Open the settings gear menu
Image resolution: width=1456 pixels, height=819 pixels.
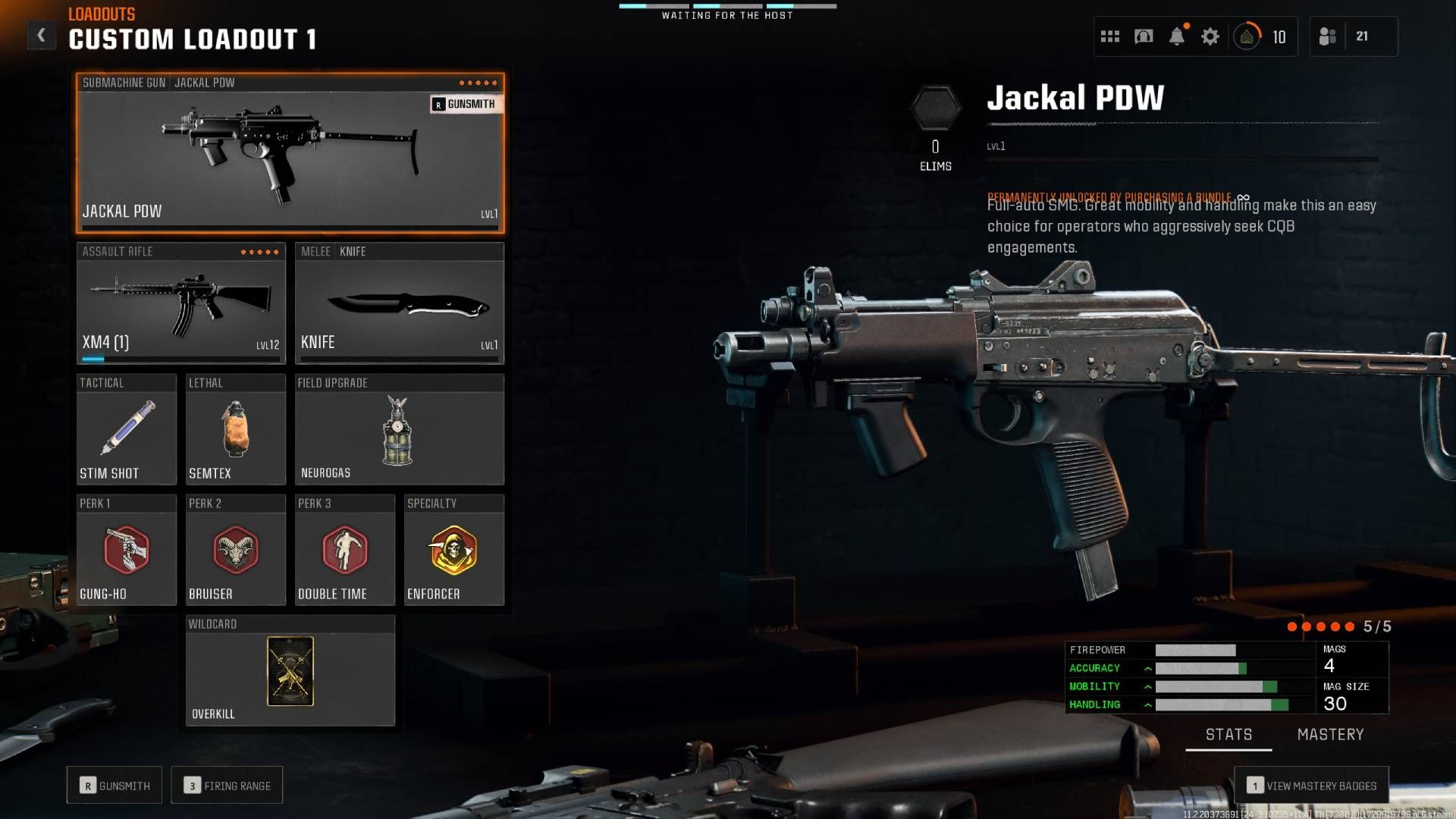(x=1210, y=36)
